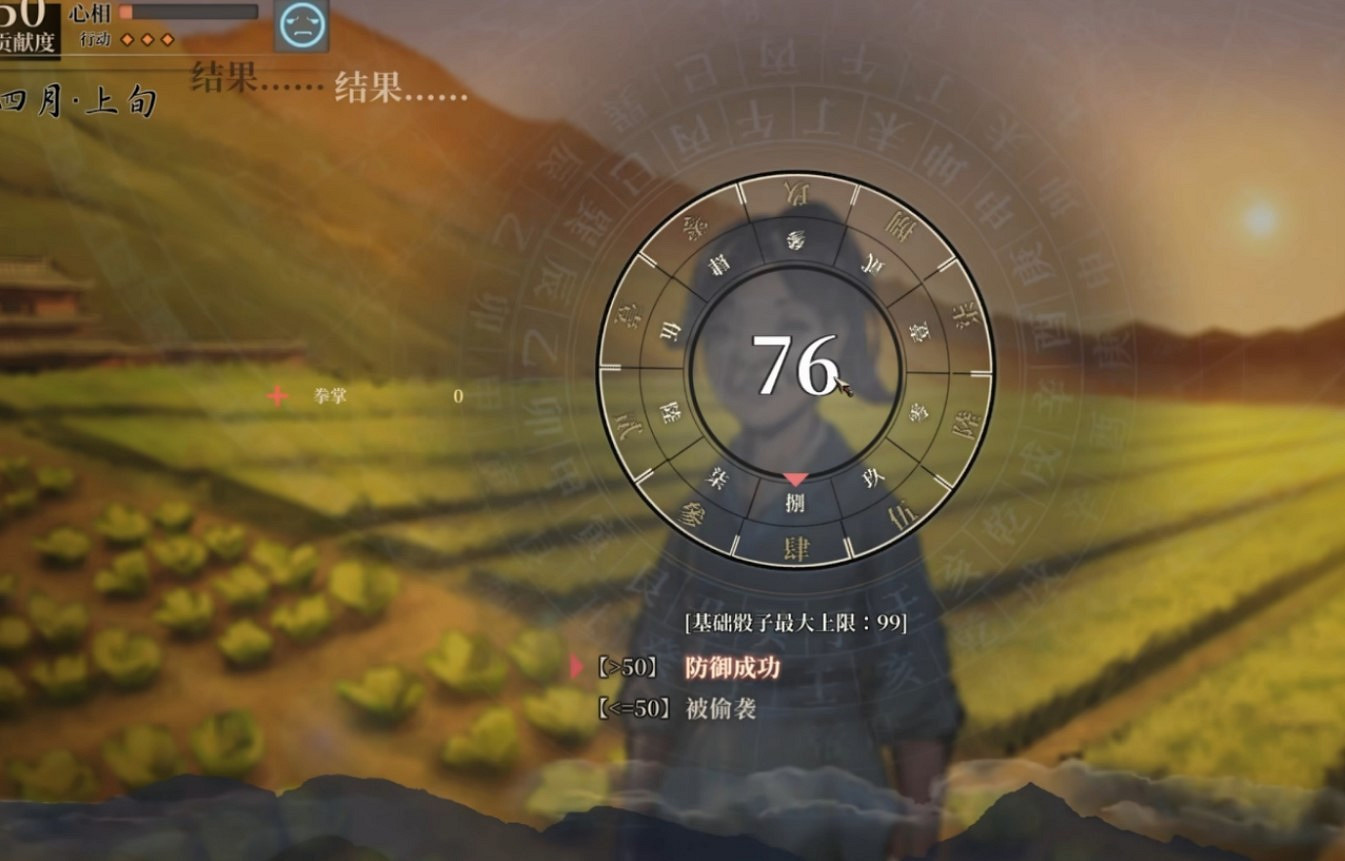This screenshot has height=861, width=1345.
Task: Click the second orange 行动 action diamond
Action: pos(146,39)
